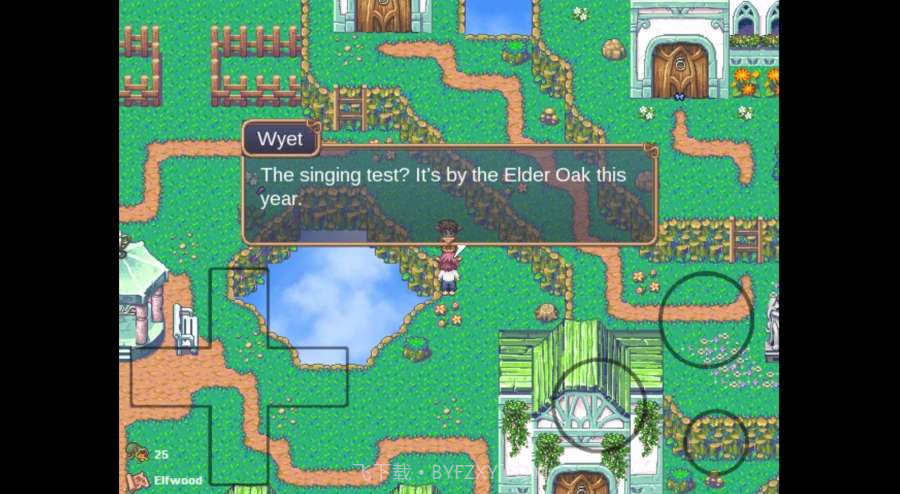Tap the right arm of the D-pad
The height and width of the screenshot is (494, 900).
click(308, 377)
